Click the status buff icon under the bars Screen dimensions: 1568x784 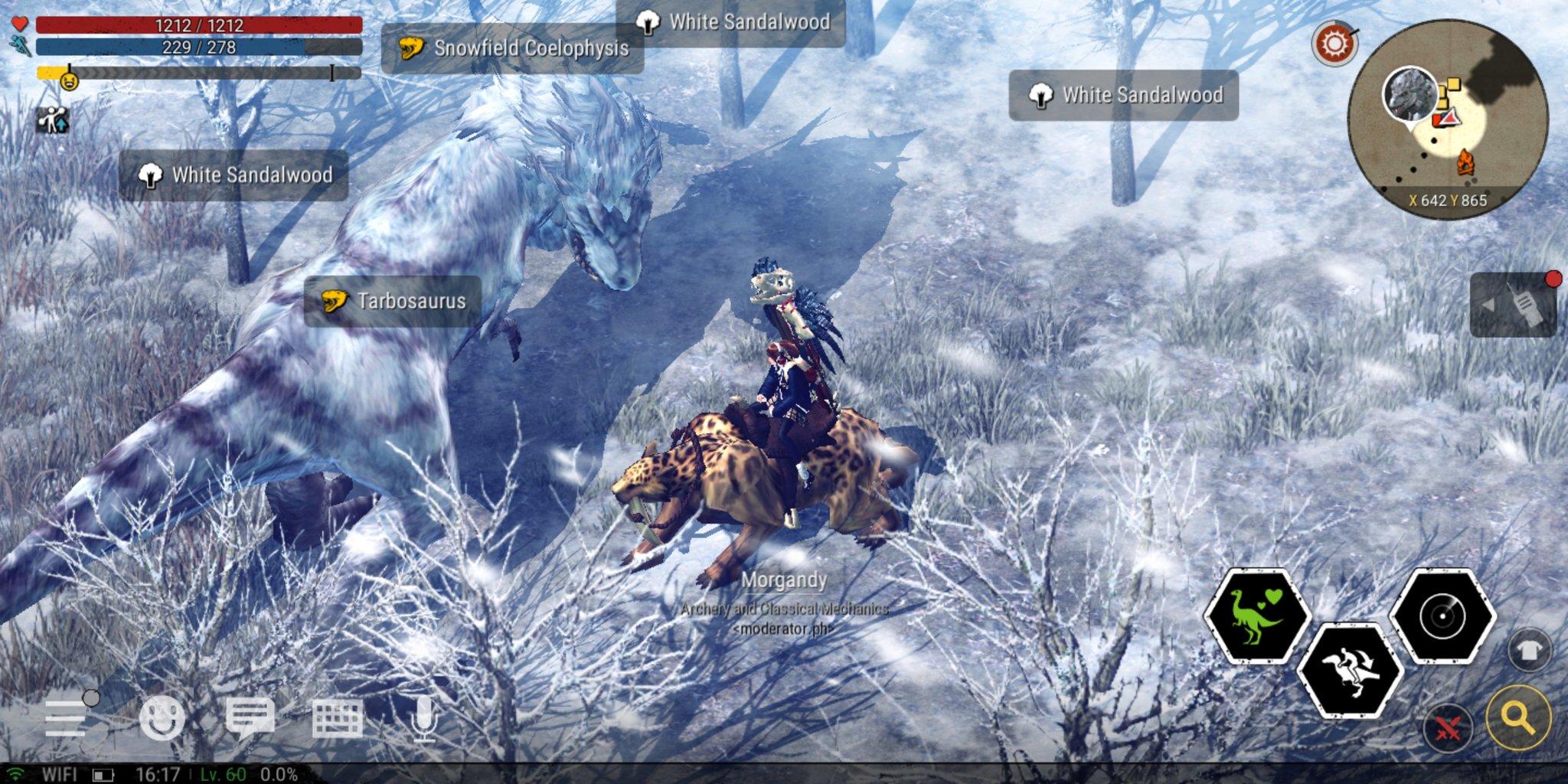53,120
